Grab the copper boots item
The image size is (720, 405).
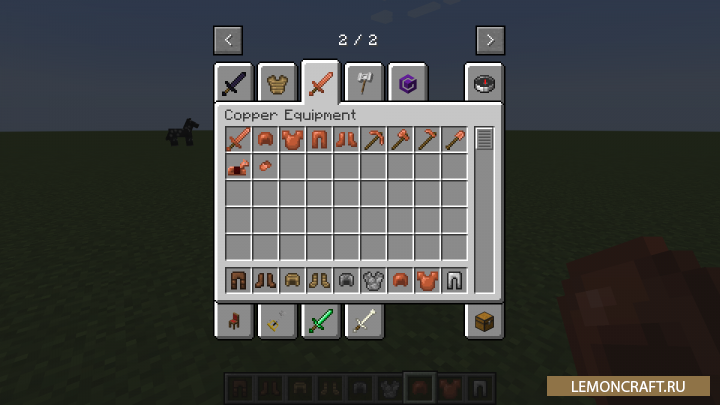347,140
